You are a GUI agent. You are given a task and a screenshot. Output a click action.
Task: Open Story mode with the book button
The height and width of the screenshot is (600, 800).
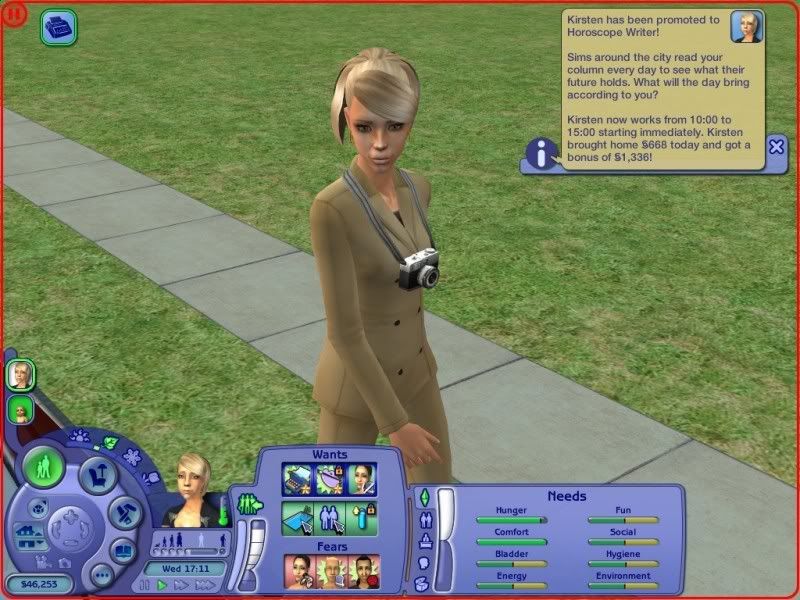tap(123, 551)
